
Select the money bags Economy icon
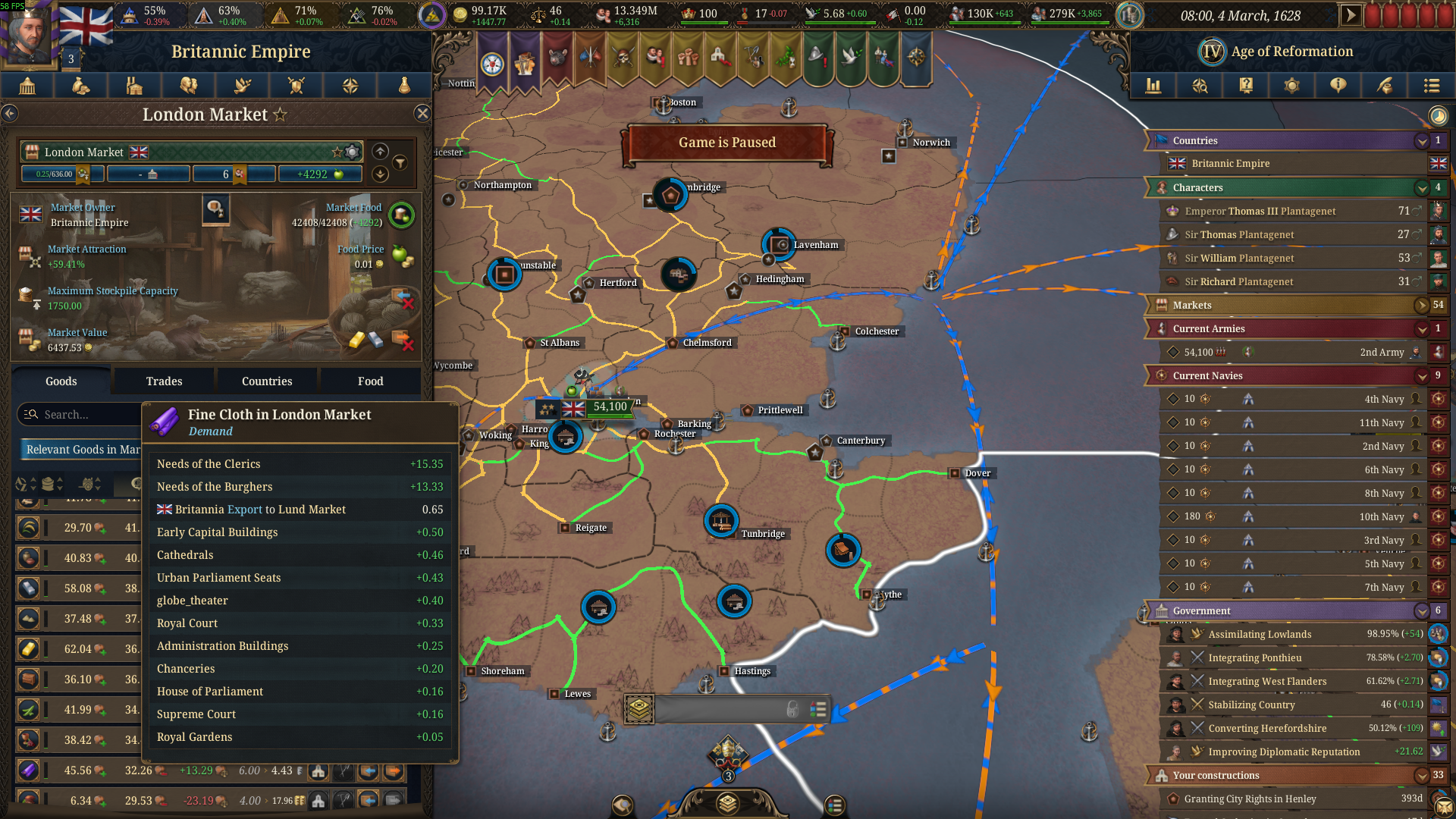pos(81,86)
